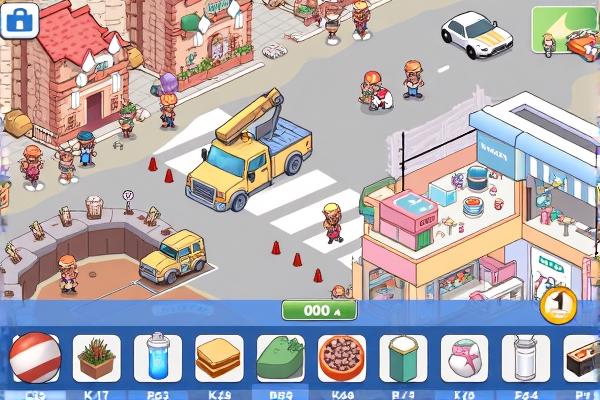Select the teal and white canister item
Viewport: 600px width, 400px height.
click(405, 357)
